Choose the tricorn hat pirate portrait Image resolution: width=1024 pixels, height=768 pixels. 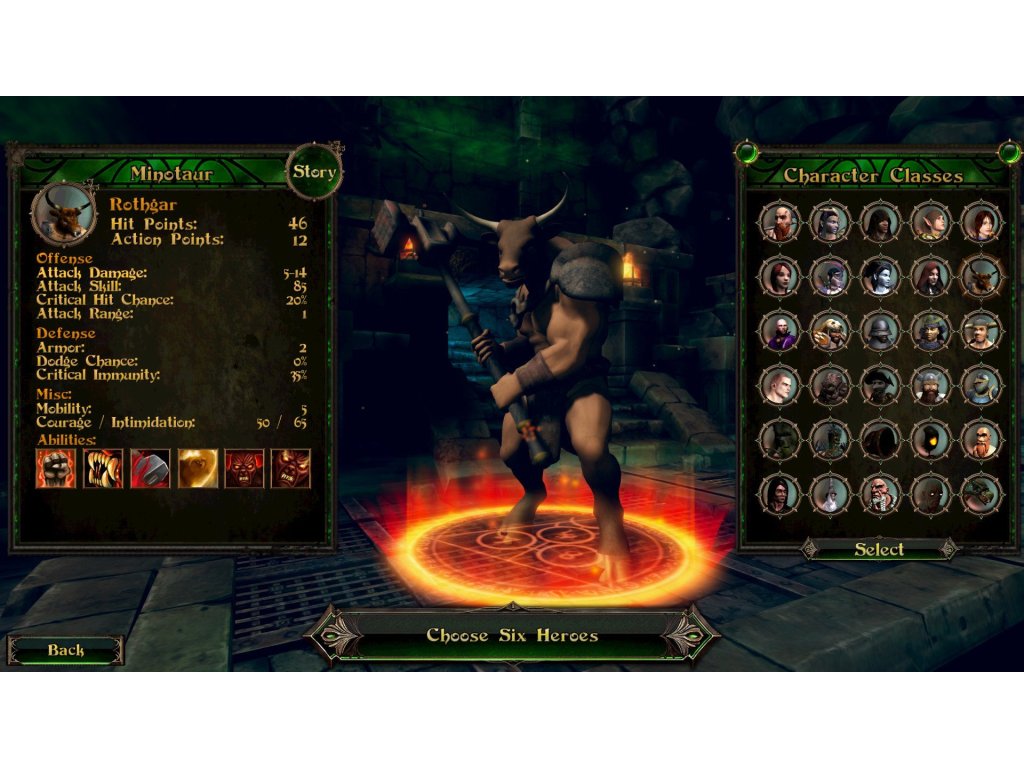coord(881,385)
